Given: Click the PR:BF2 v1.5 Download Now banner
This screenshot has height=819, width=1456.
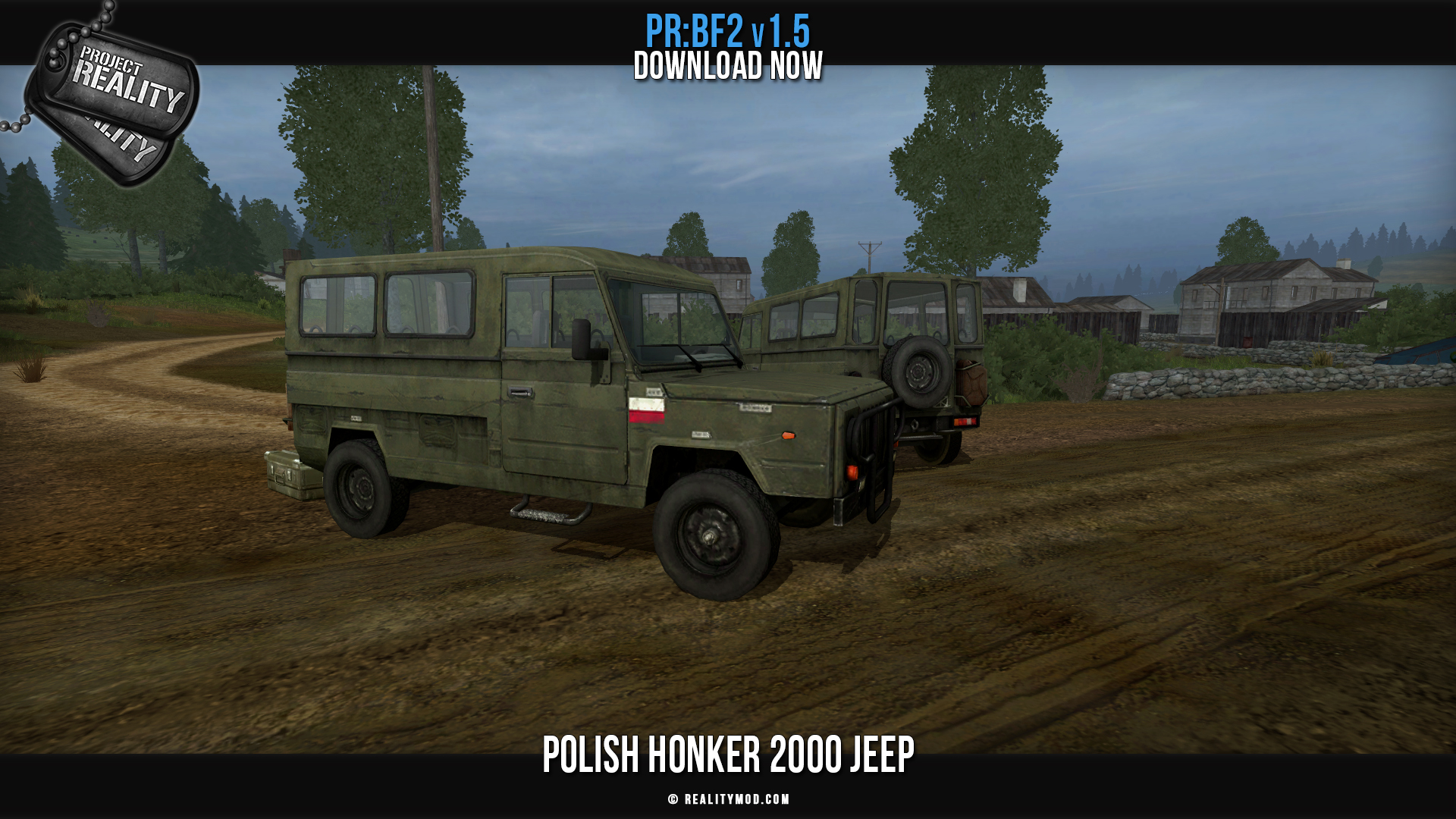Looking at the screenshot, I should (728, 49).
